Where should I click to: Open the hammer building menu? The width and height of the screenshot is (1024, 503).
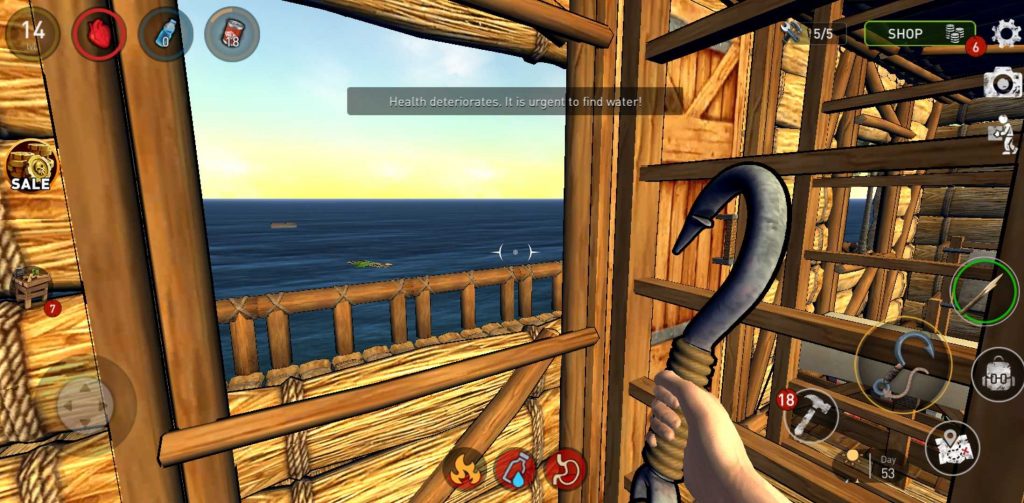pyautogui.click(x=811, y=415)
